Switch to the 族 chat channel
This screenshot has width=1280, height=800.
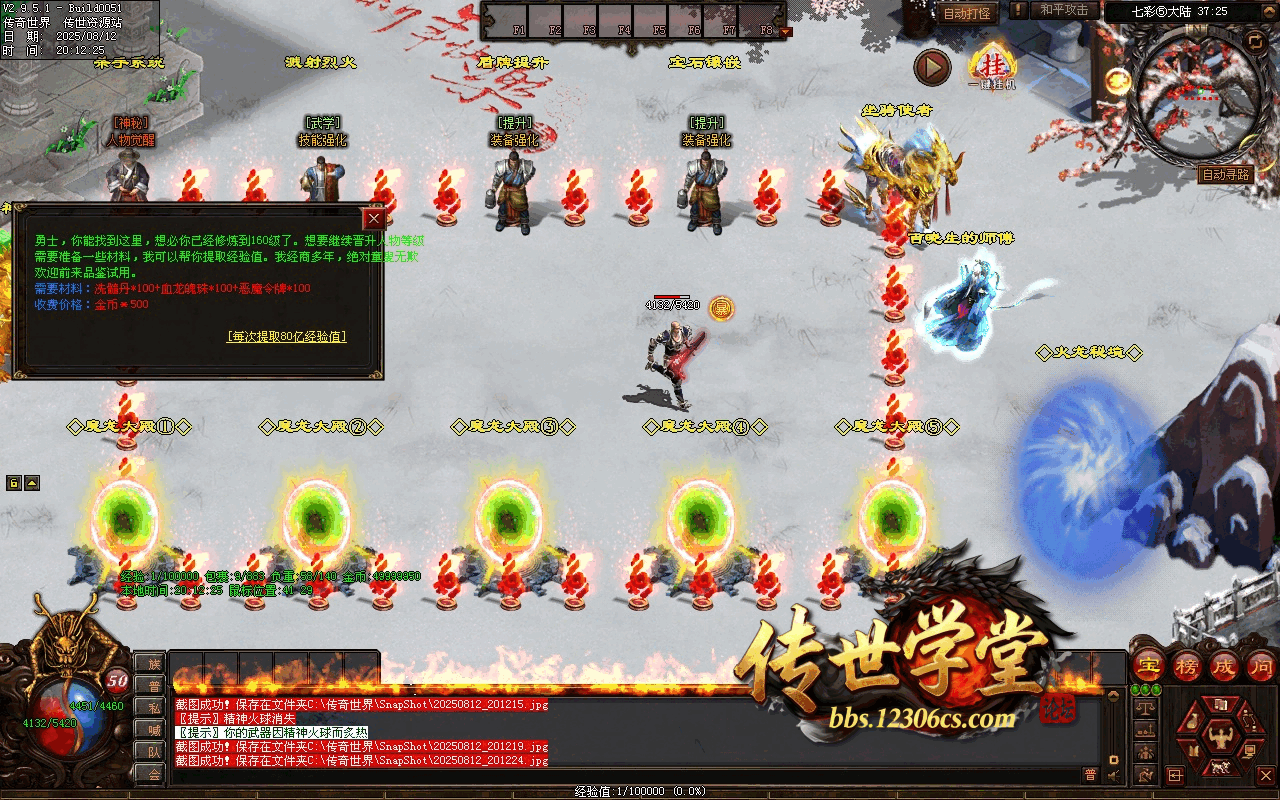(x=153, y=663)
